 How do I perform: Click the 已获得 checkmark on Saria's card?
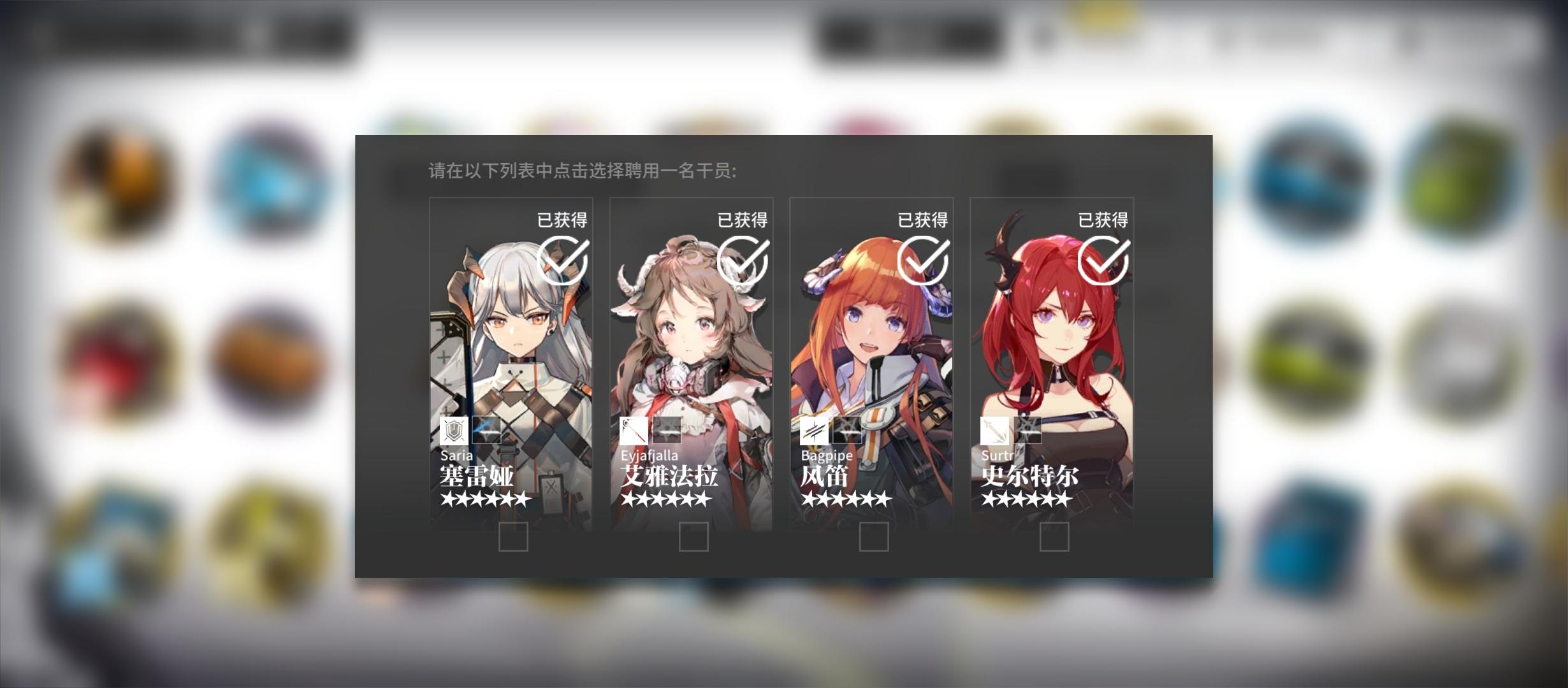pyautogui.click(x=562, y=261)
